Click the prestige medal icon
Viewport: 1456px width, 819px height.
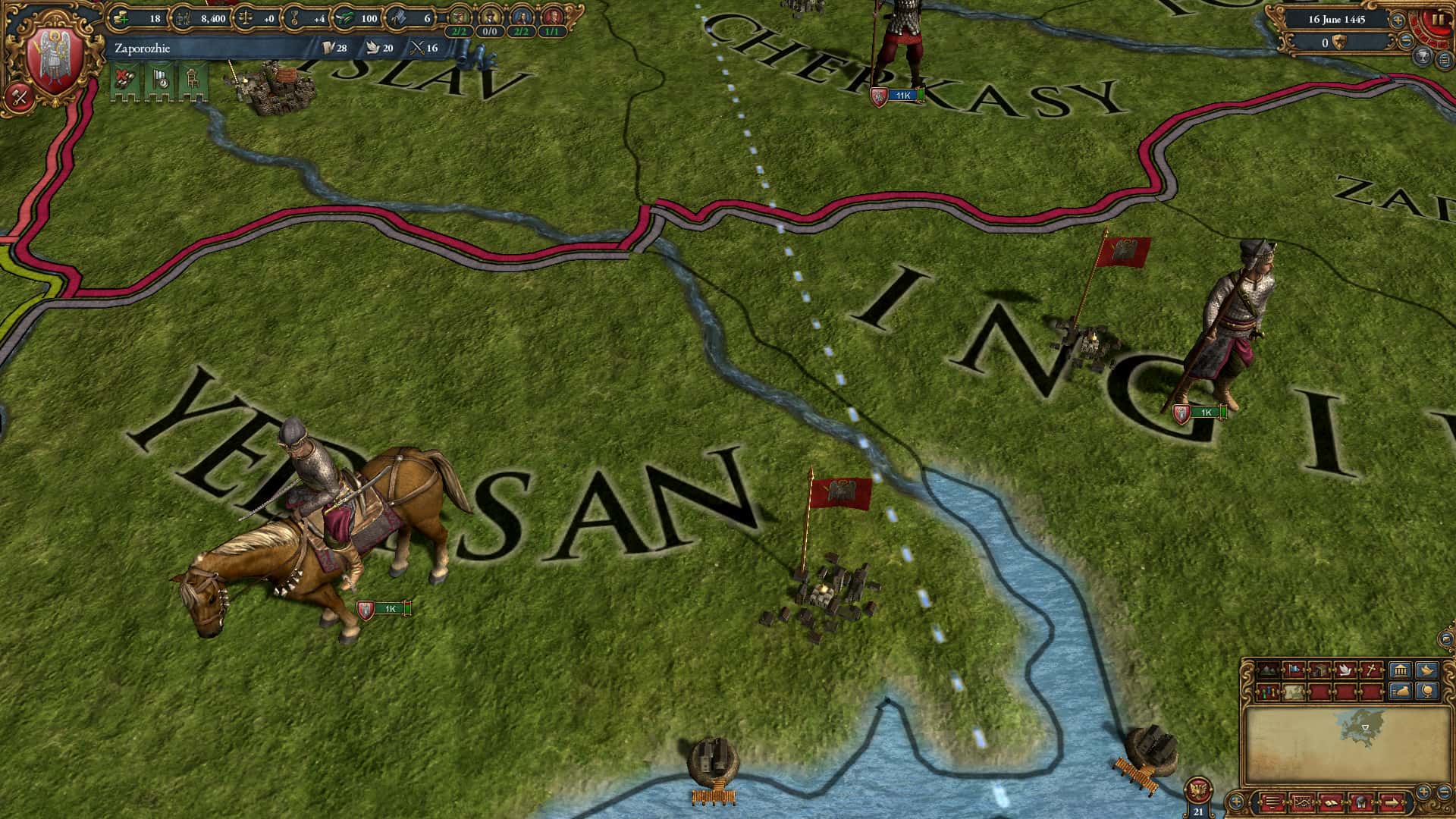(x=296, y=18)
